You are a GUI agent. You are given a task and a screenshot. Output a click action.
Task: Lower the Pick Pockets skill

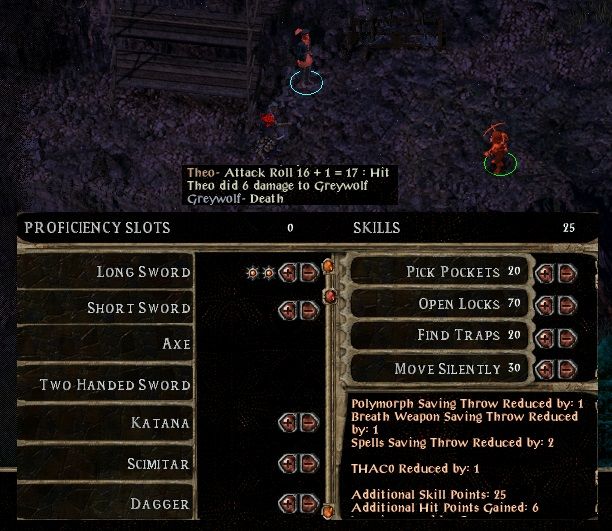coord(566,272)
